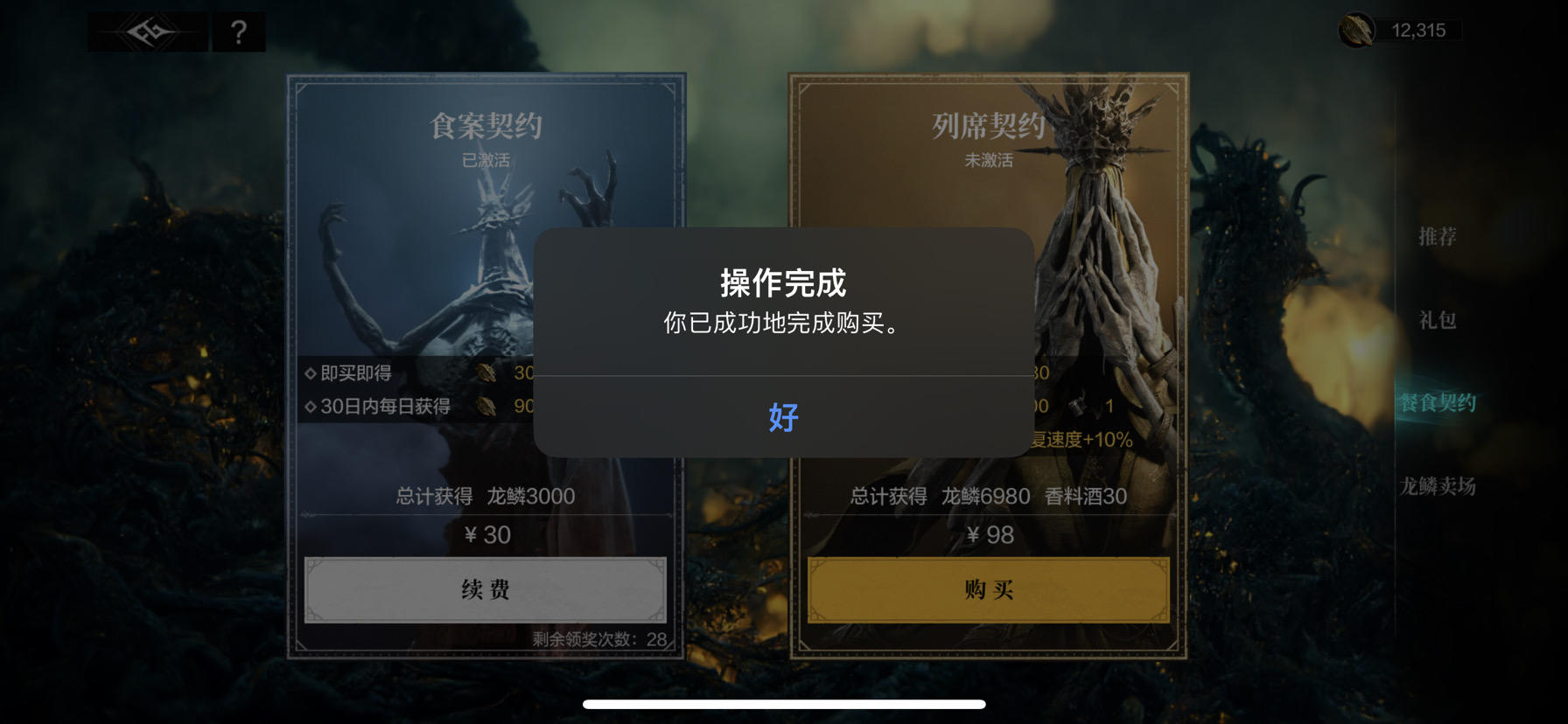Dismiss the dialog by tapping 好
The image size is (1568, 724).
pos(784,419)
